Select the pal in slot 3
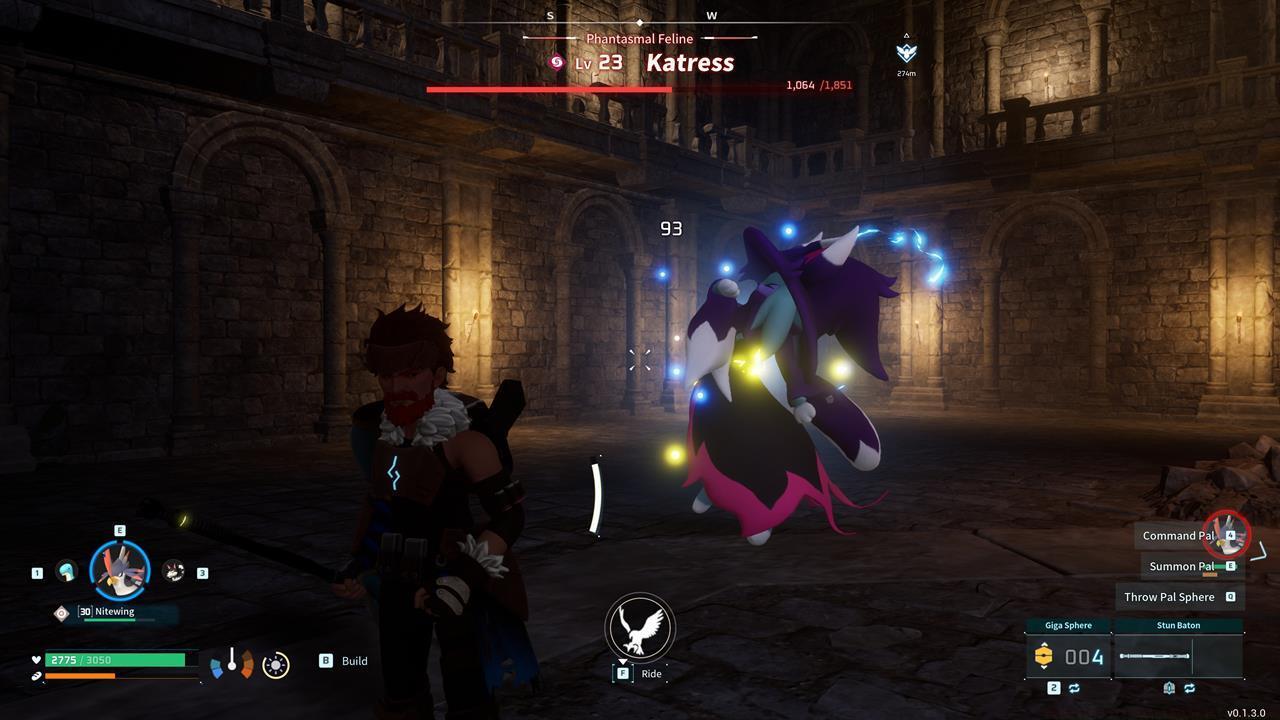This screenshot has height=720, width=1280. (x=174, y=572)
